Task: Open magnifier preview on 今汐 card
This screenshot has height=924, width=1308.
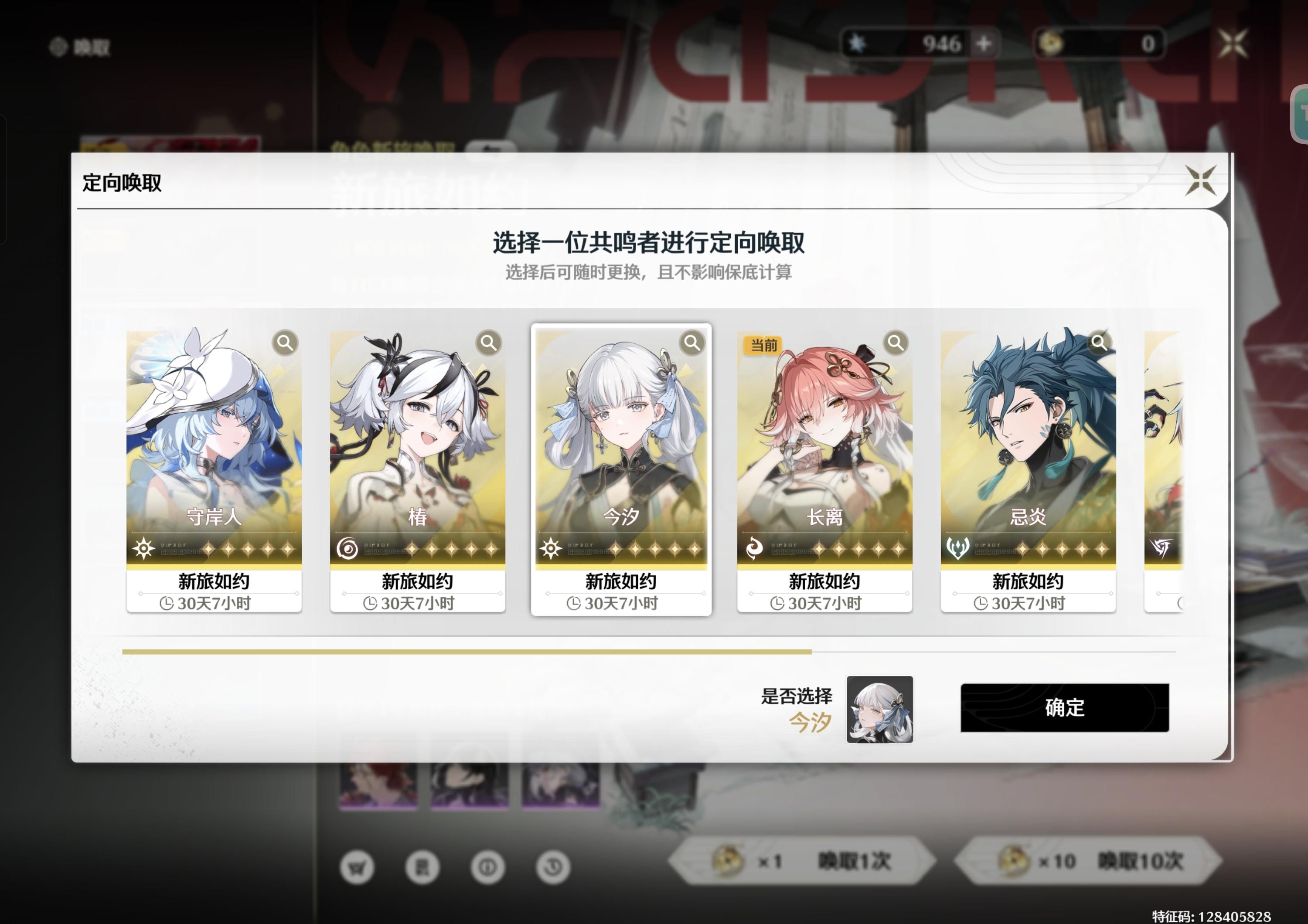Action: click(x=691, y=343)
